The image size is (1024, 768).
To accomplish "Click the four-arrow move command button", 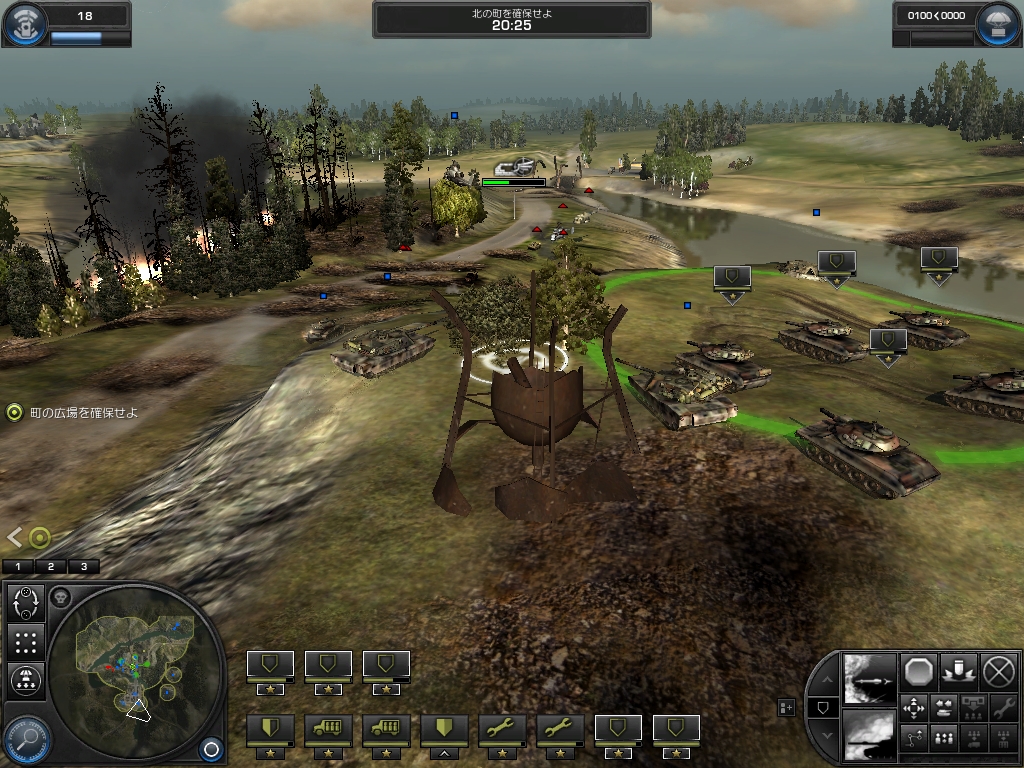I will [914, 709].
